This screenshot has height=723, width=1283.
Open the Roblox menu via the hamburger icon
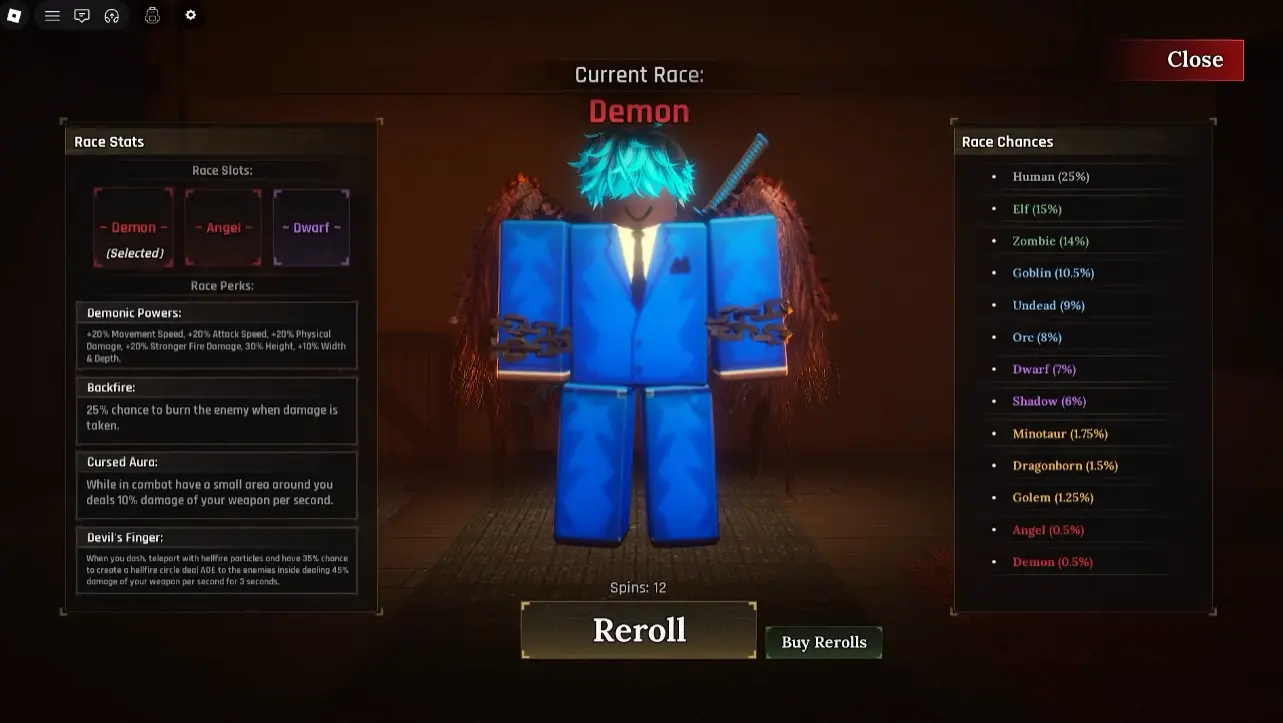pyautogui.click(x=52, y=15)
